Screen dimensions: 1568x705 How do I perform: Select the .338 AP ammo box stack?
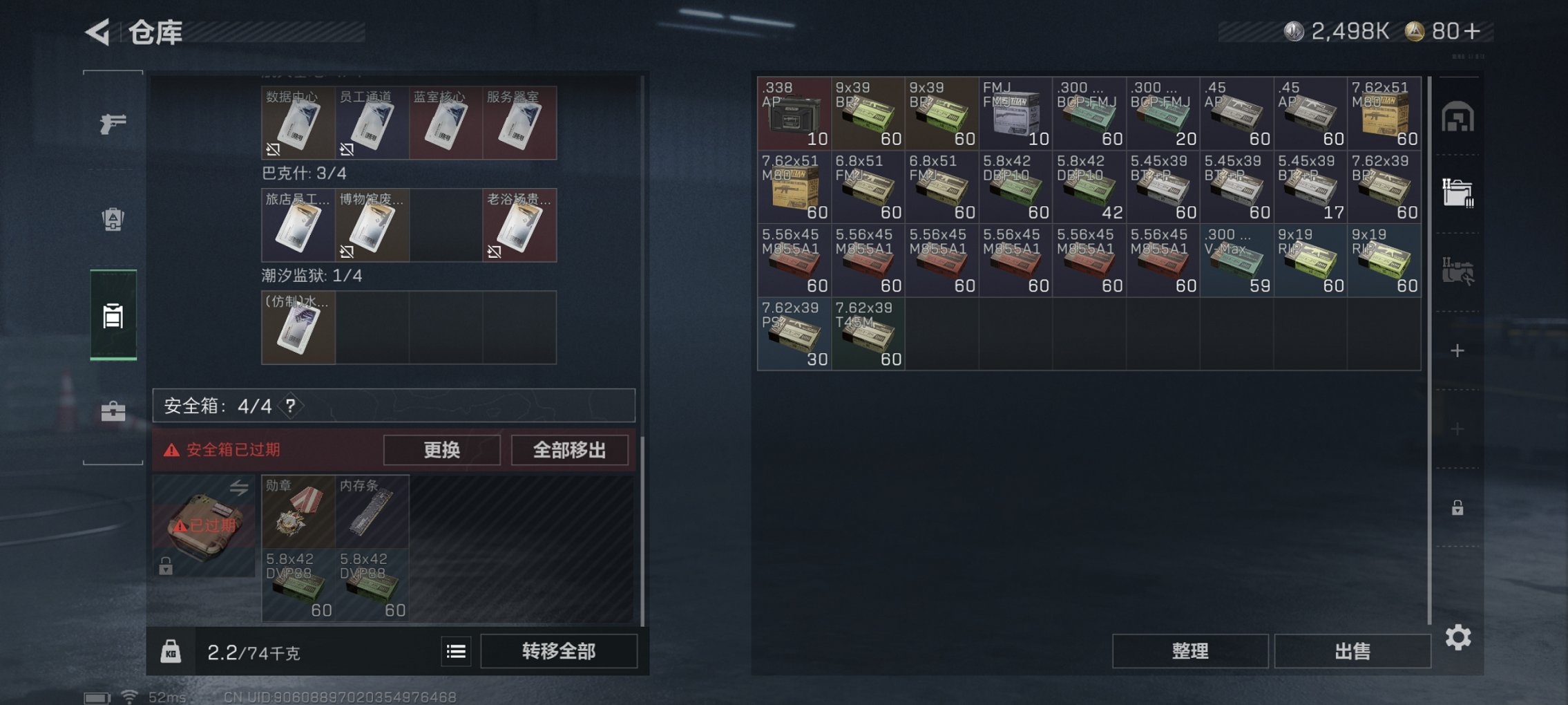click(x=794, y=114)
